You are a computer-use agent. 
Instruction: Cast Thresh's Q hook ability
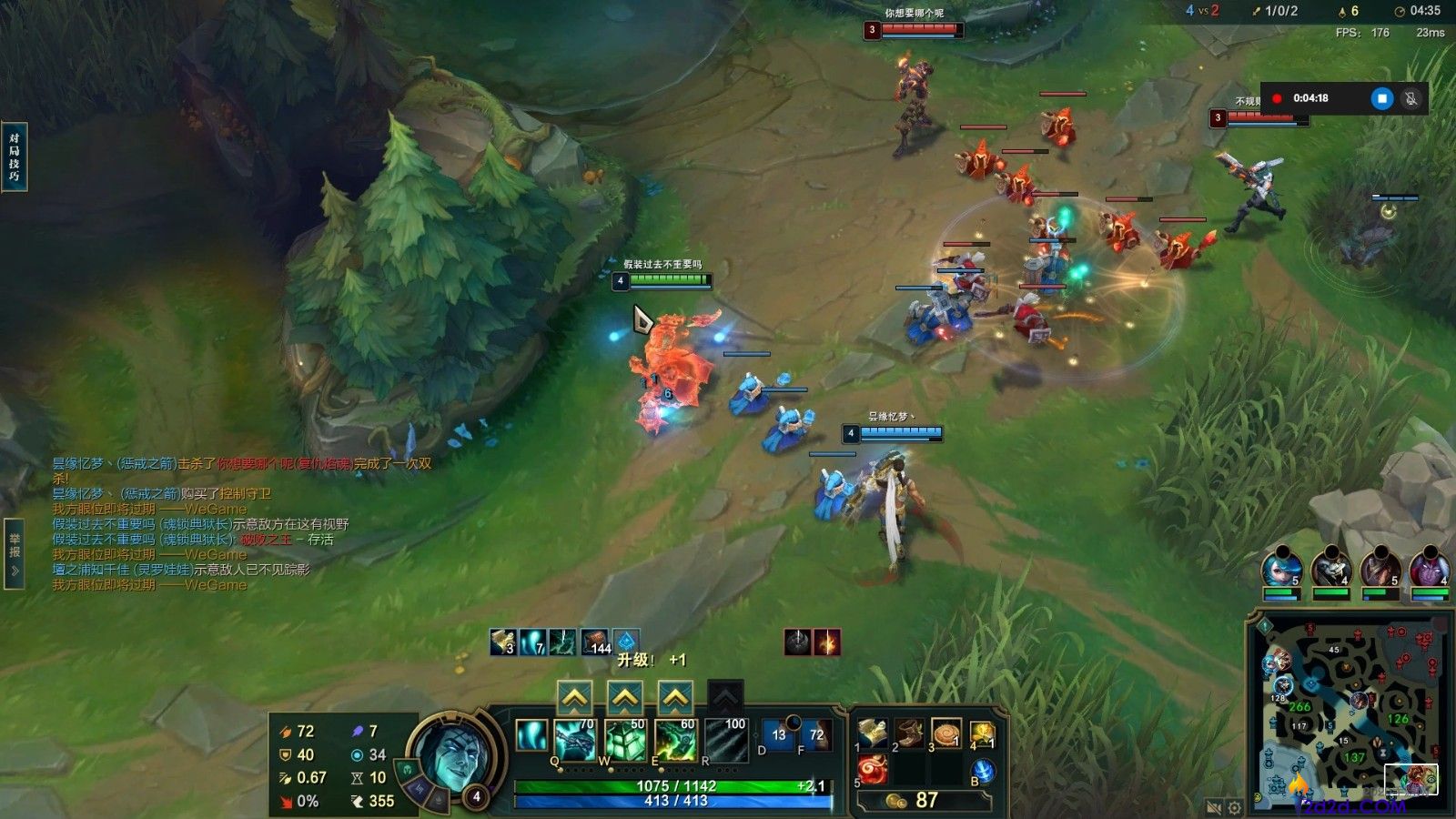coord(575,740)
